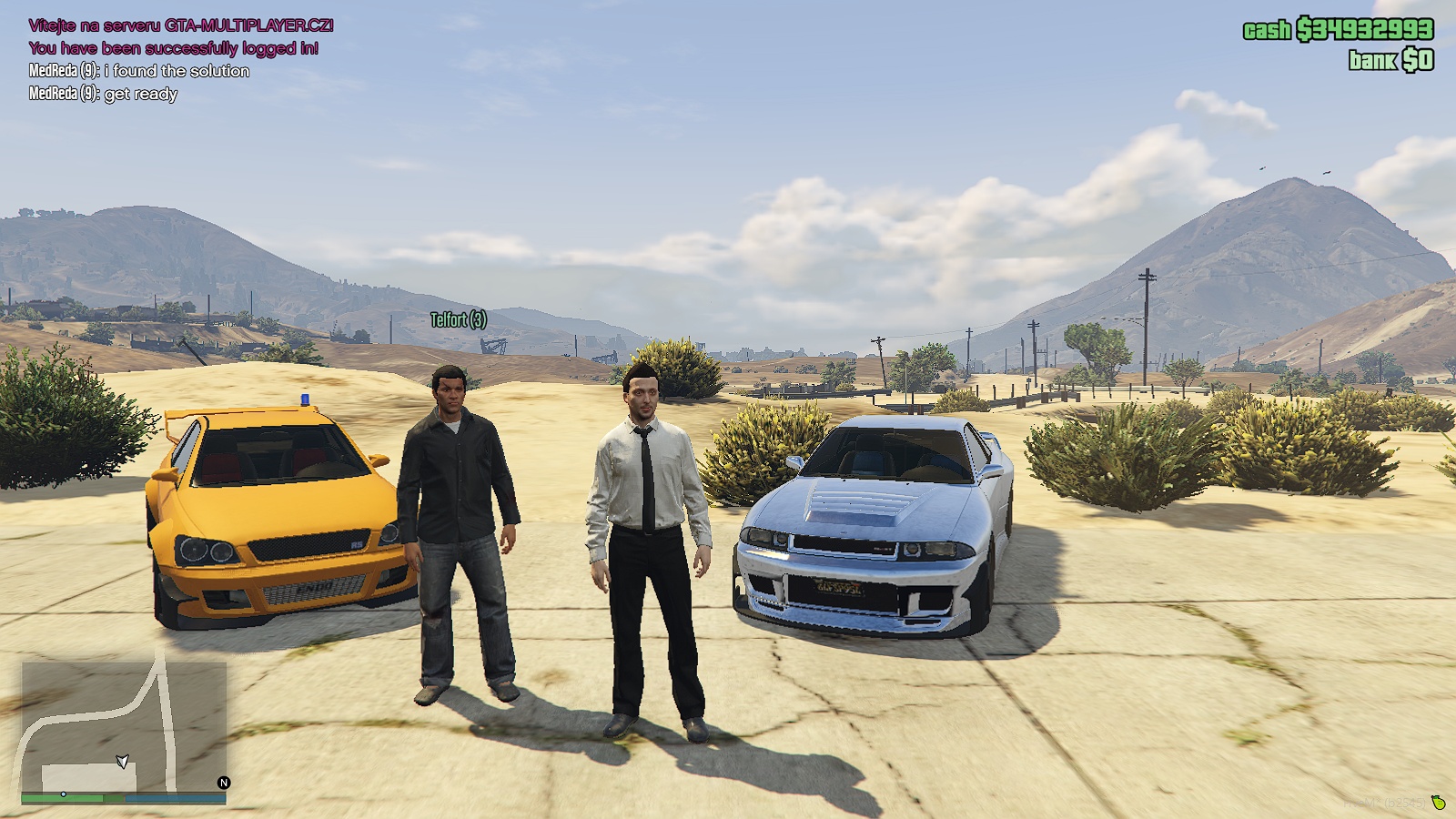Click the "You have been successfully logged in!" message
Viewport: 1456px width, 819px height.
[173, 46]
